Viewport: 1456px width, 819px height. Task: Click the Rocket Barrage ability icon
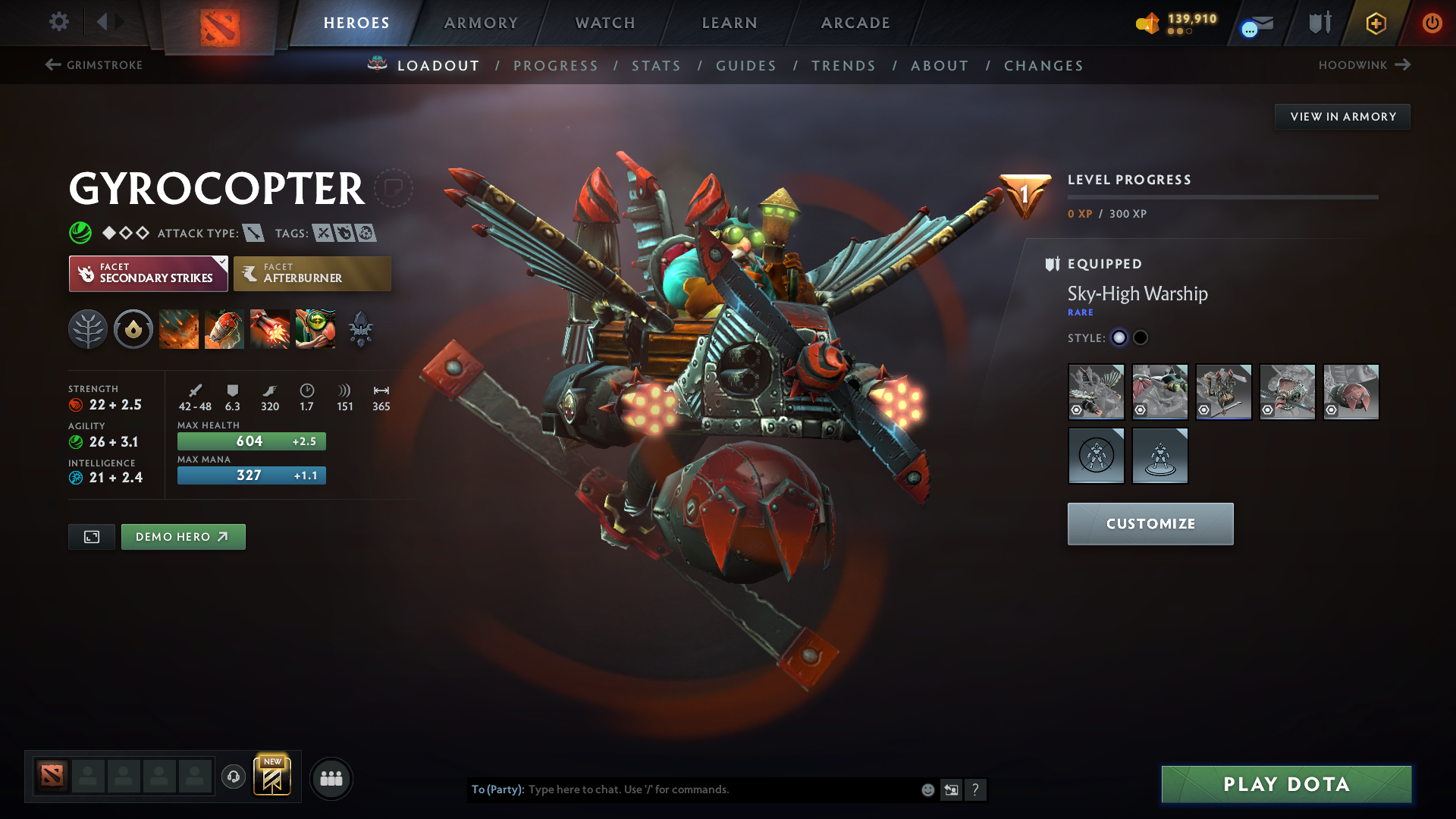[179, 328]
